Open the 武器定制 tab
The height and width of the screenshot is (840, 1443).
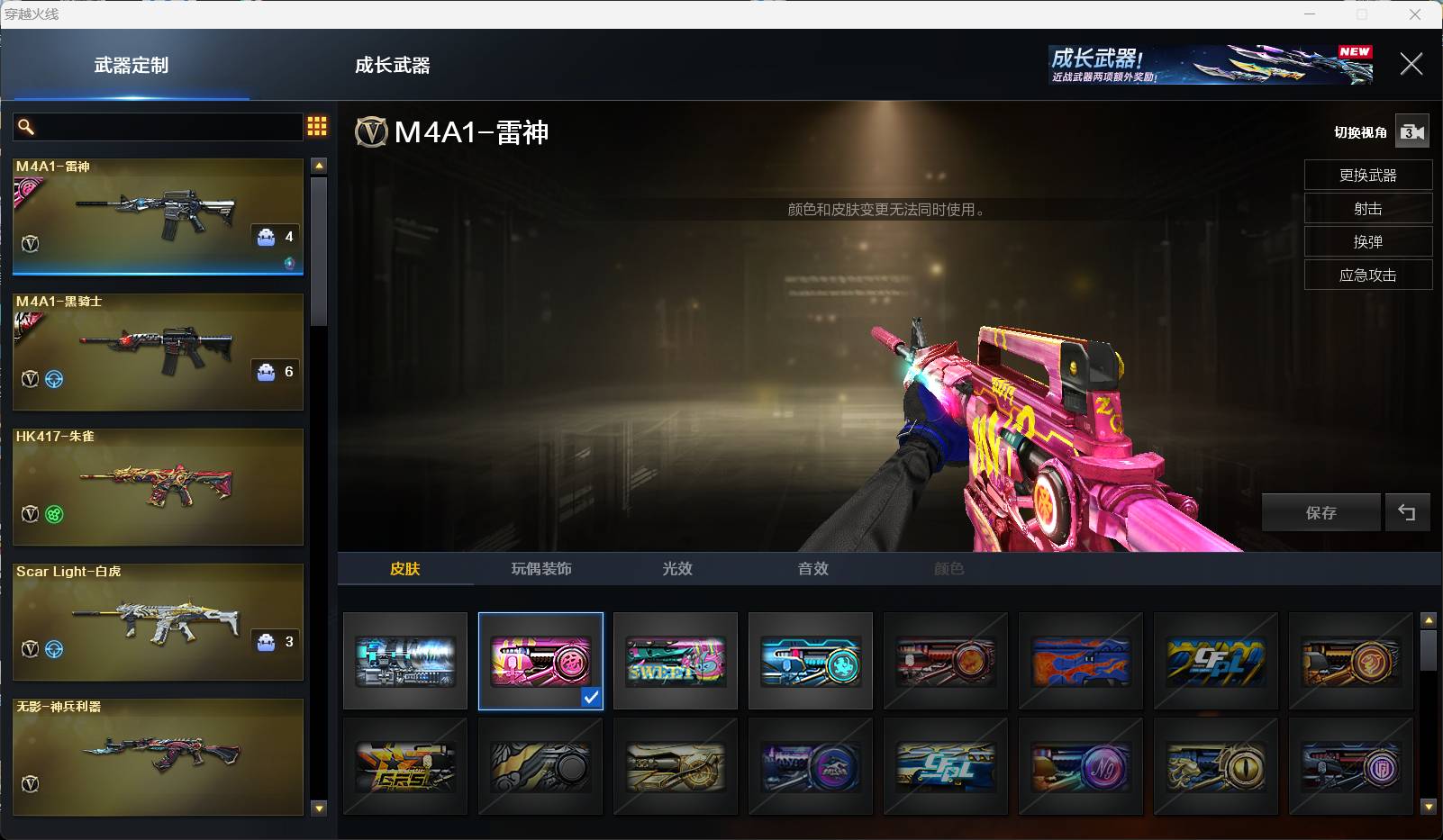coord(132,65)
